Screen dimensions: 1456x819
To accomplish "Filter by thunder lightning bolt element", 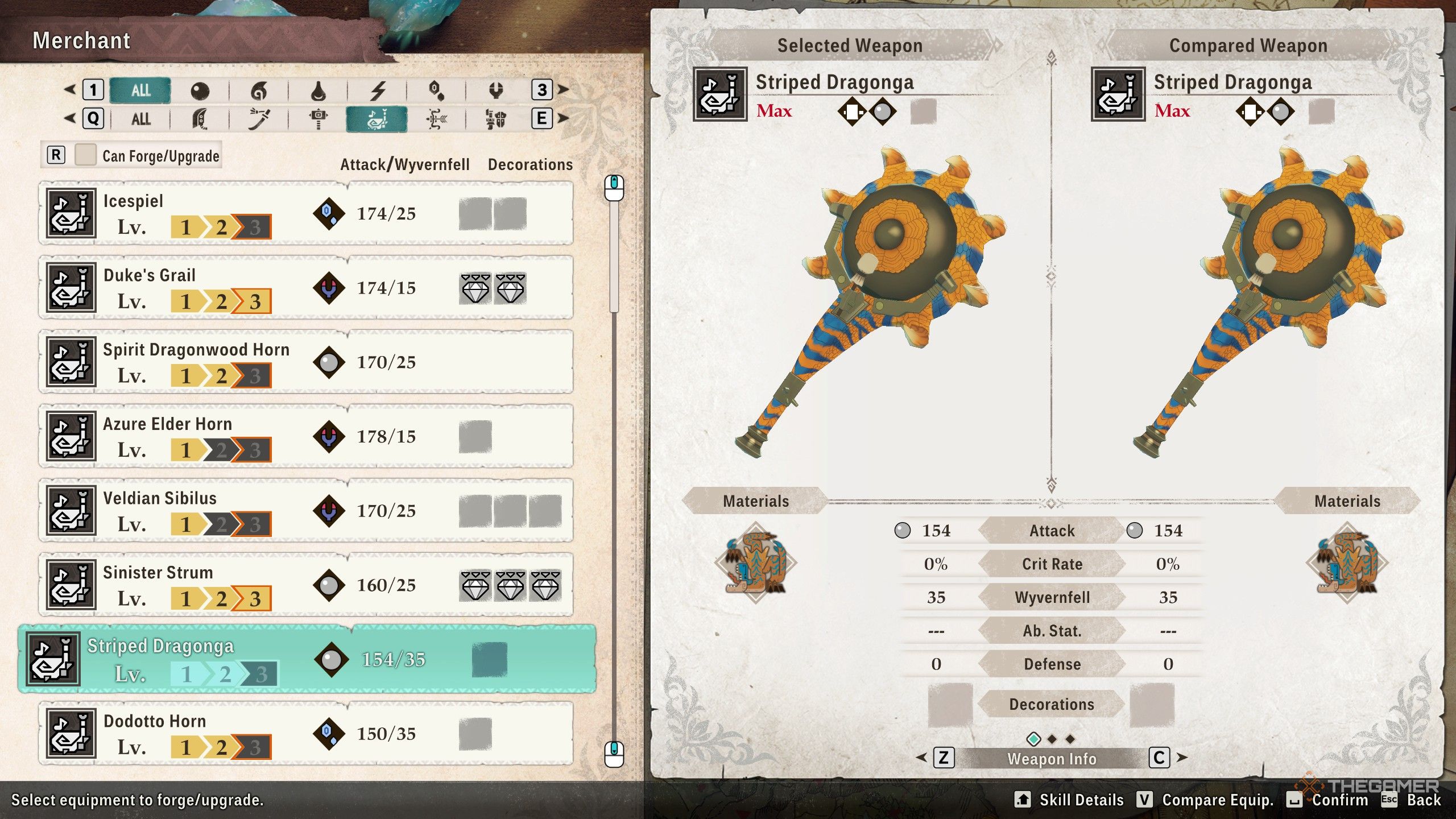I will pyautogui.click(x=378, y=90).
